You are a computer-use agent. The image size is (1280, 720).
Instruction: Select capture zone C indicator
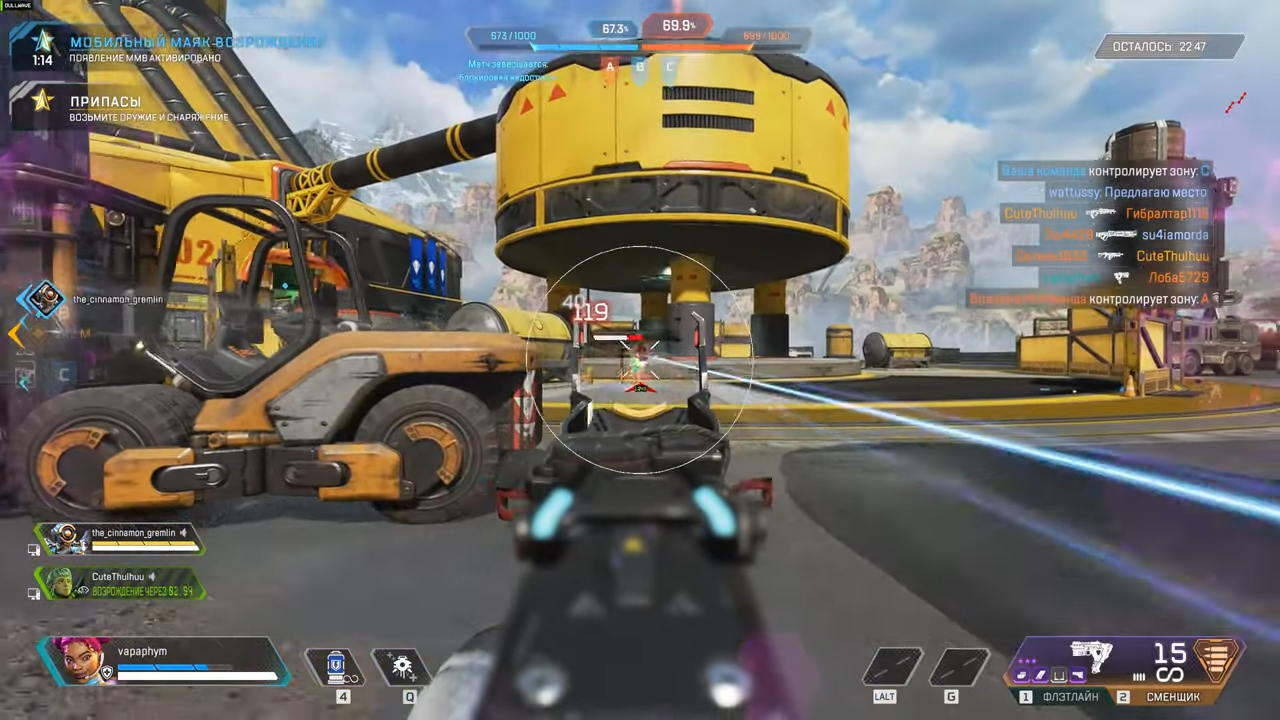[670, 66]
